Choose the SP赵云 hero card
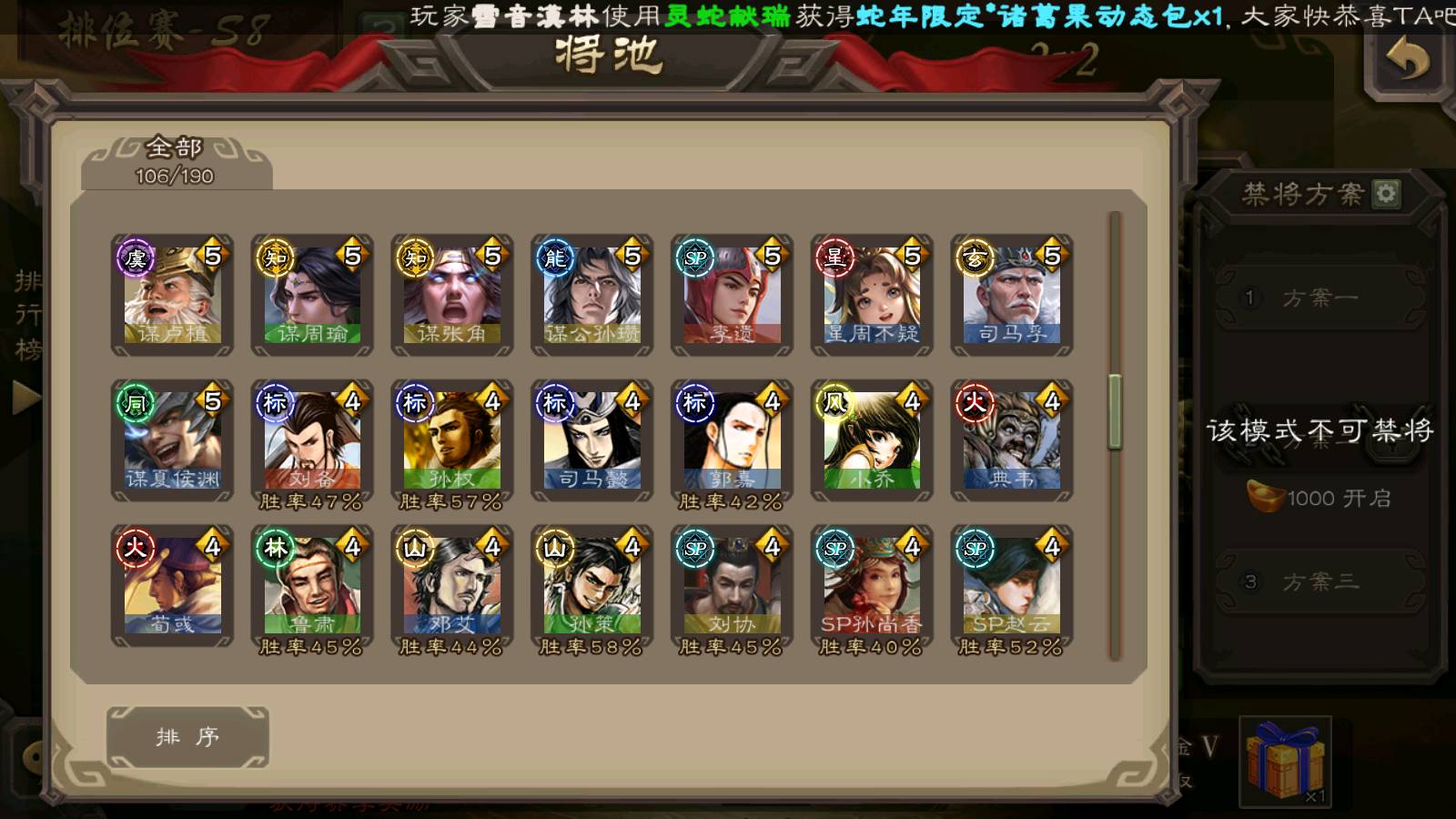The height and width of the screenshot is (819, 1456). point(1012,586)
